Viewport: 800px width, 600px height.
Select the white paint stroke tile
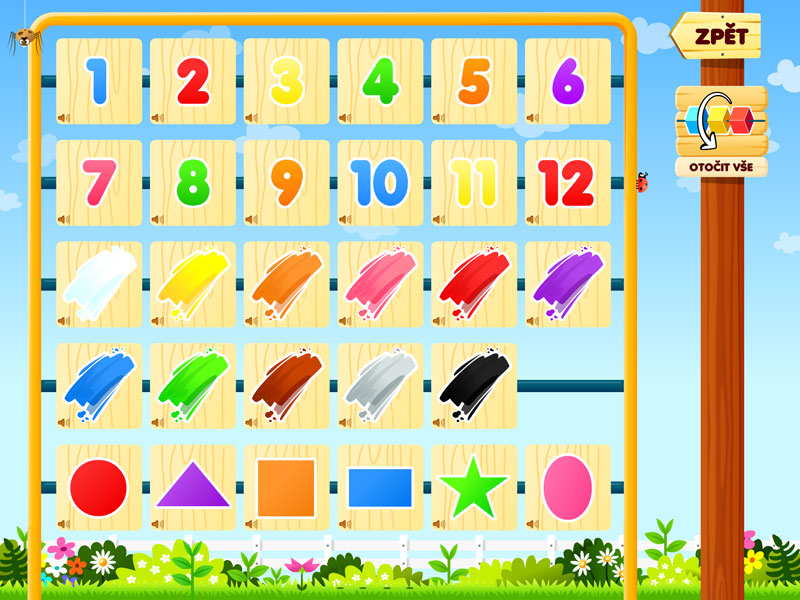(98, 284)
